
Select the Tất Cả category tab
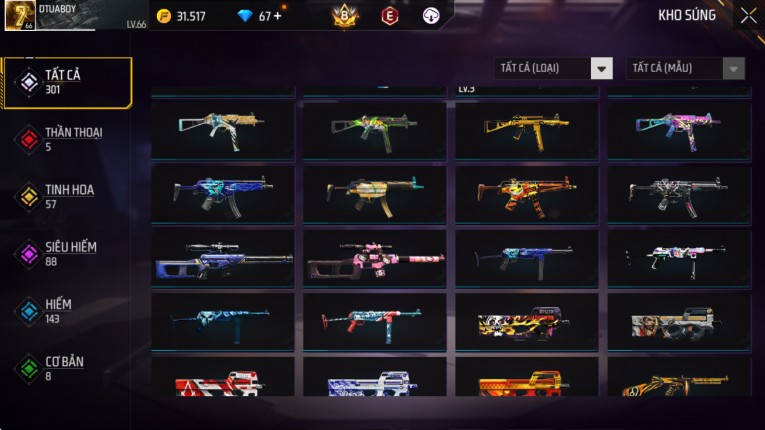pos(67,82)
